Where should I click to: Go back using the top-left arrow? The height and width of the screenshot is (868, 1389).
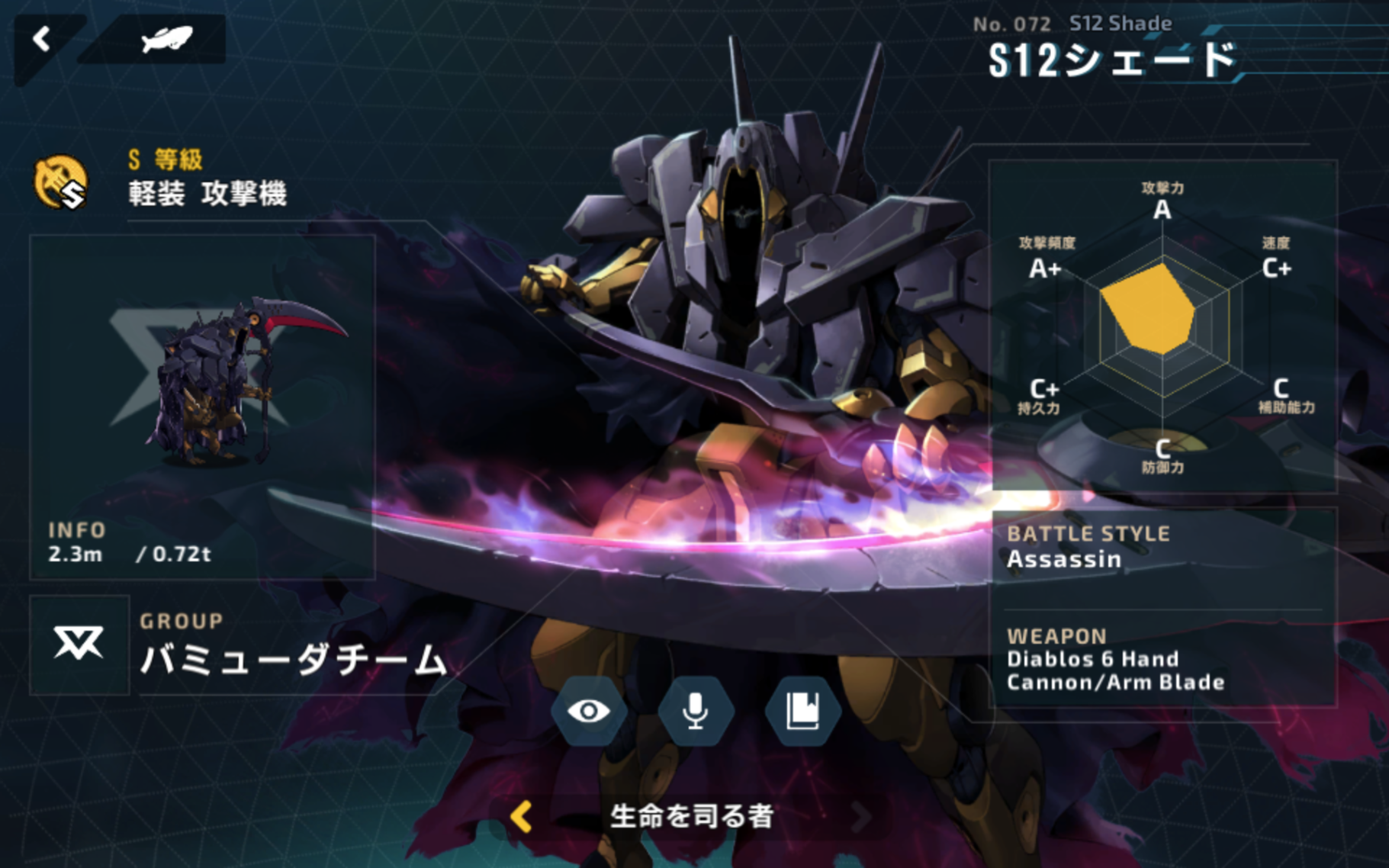[x=42, y=40]
